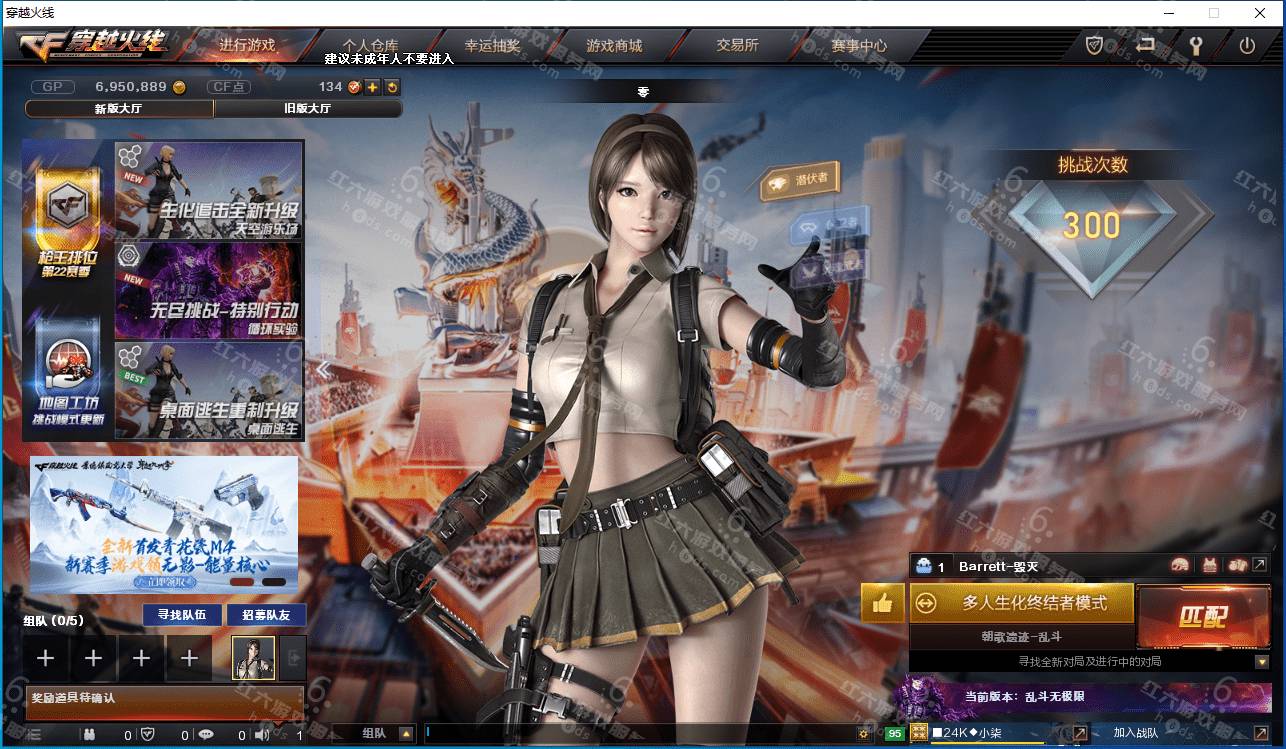Viewport: 1286px width, 749px height.
Task: Switch to the 交易所 exchange tab
Action: pos(737,45)
